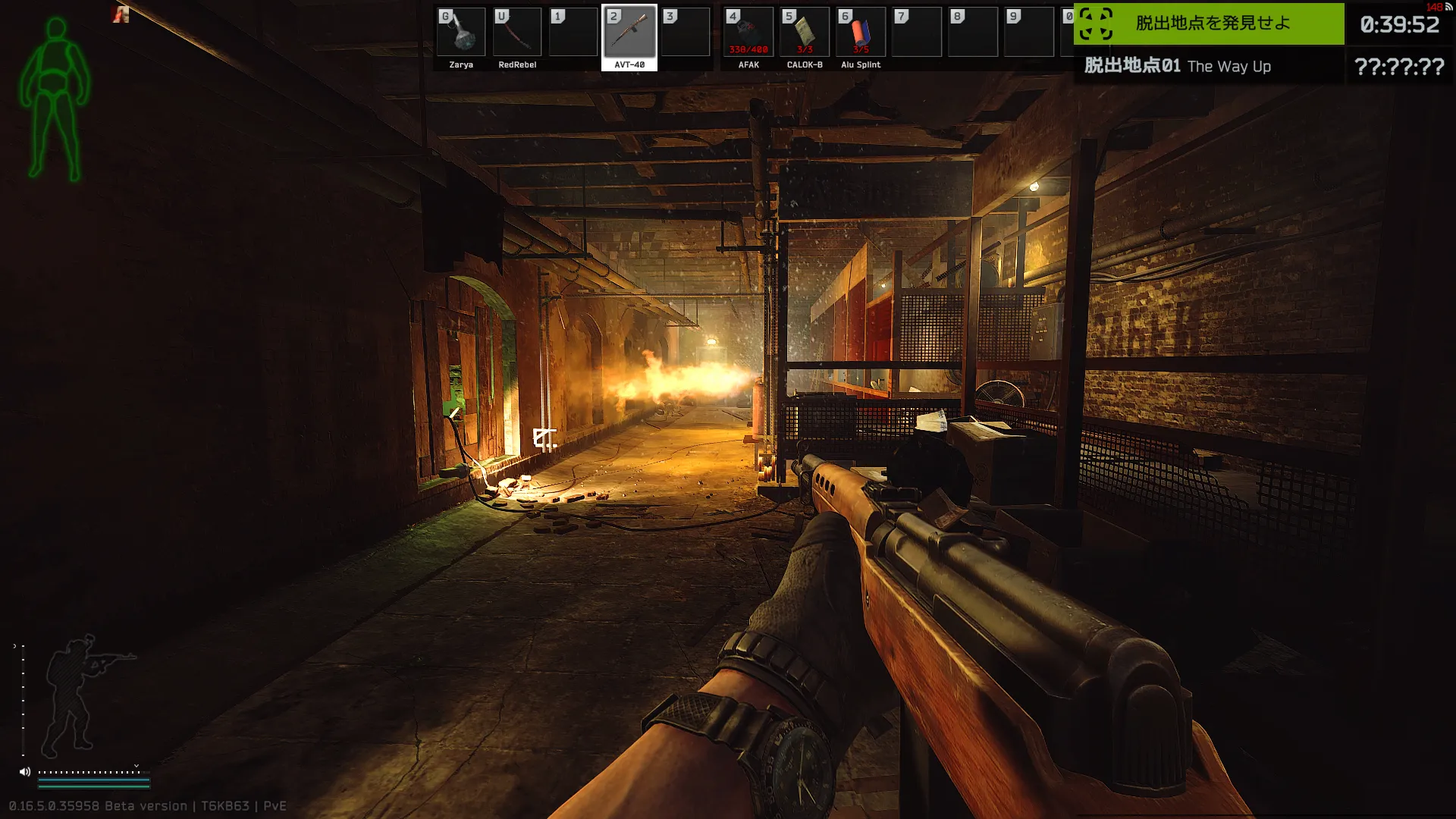Click The Way Up extraction entry

[x=1209, y=66]
